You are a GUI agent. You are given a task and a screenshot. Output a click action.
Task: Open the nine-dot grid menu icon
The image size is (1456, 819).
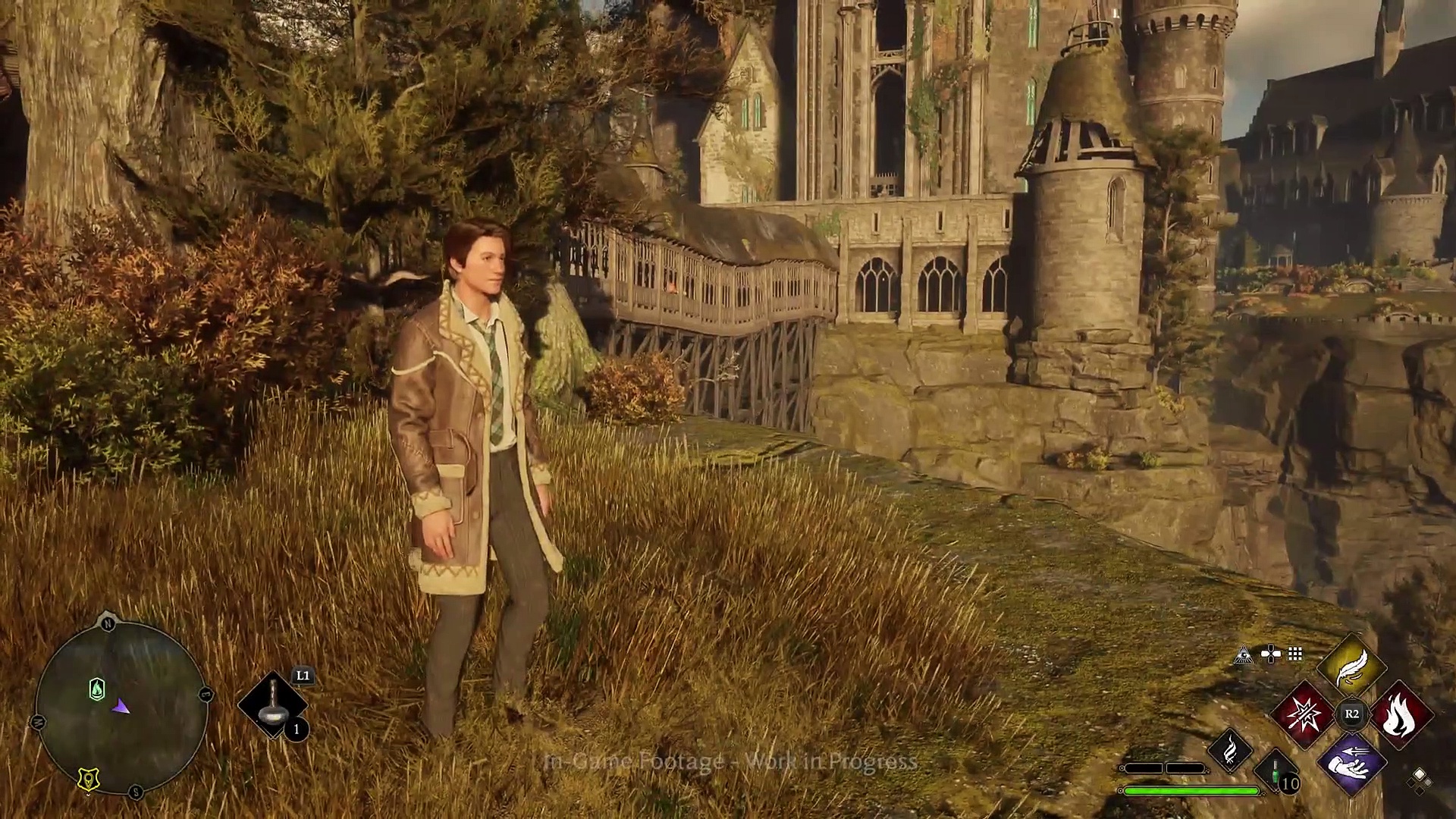(1295, 654)
